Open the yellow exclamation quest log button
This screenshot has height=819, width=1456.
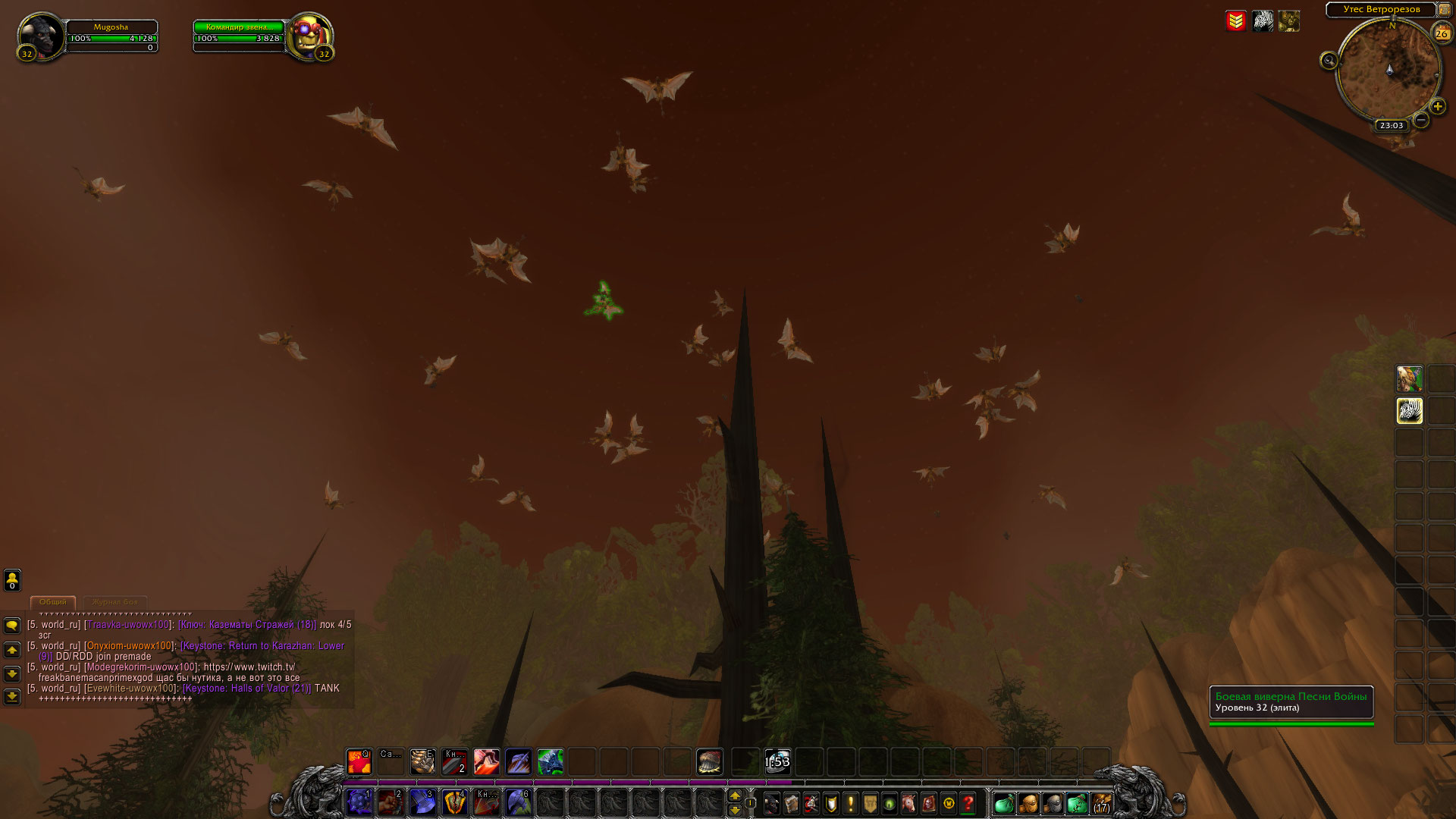(851, 803)
